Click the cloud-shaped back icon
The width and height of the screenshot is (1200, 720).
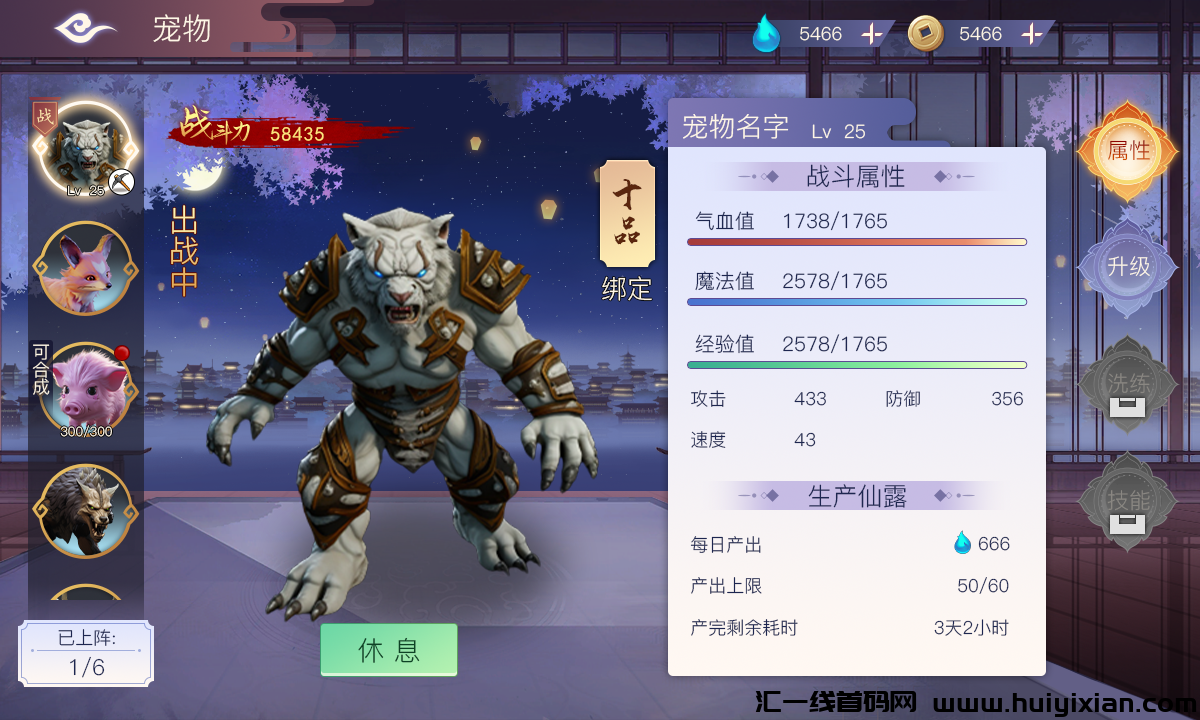[85, 29]
